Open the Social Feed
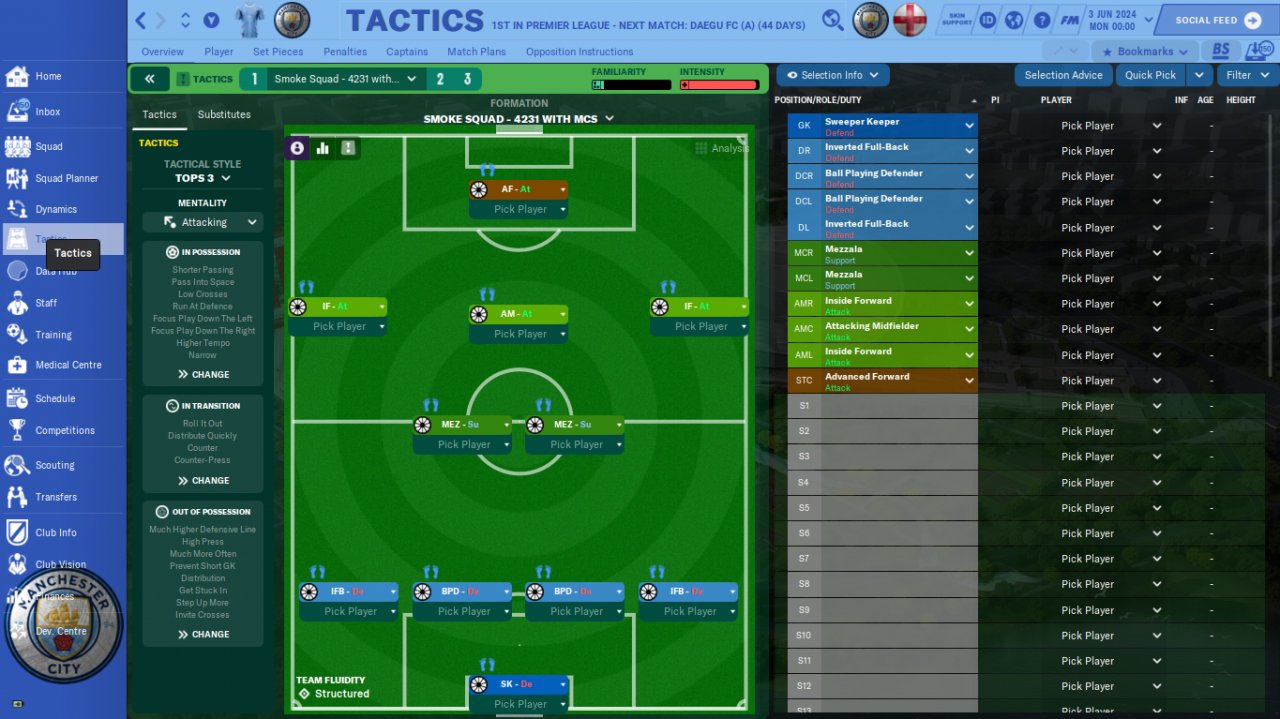The height and width of the screenshot is (719, 1280). pos(1213,20)
